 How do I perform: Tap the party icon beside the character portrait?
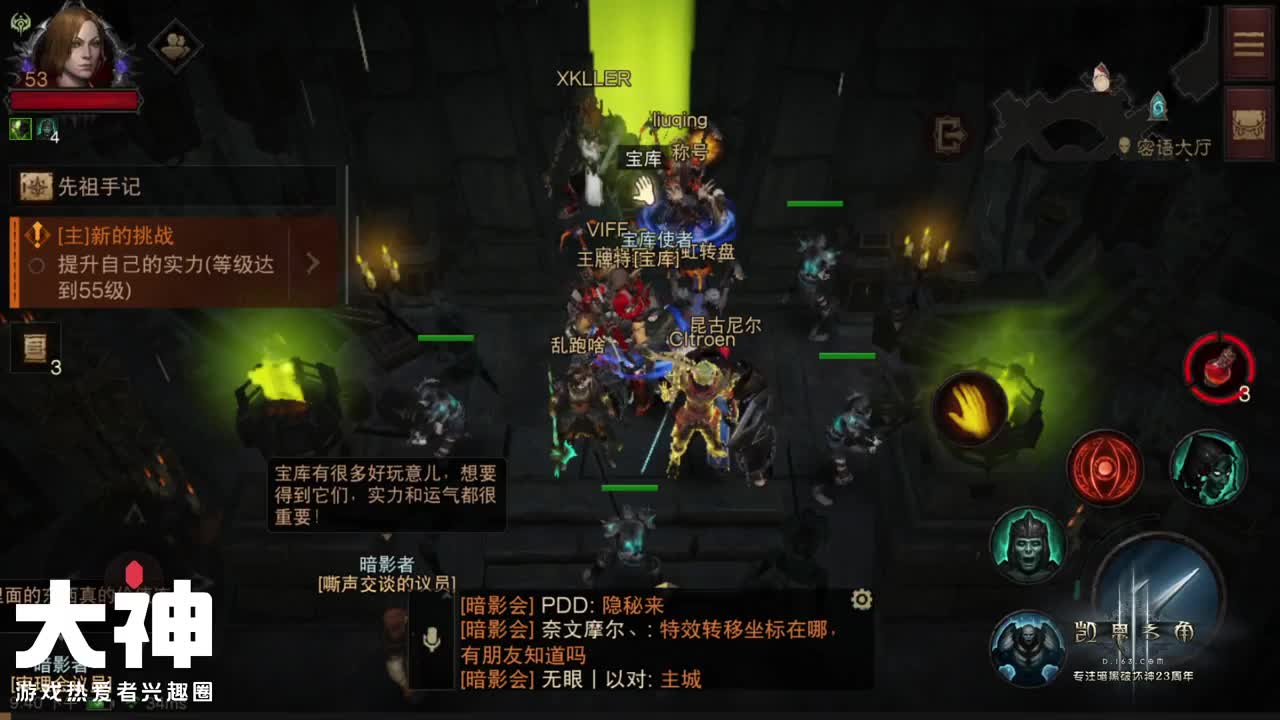[173, 44]
